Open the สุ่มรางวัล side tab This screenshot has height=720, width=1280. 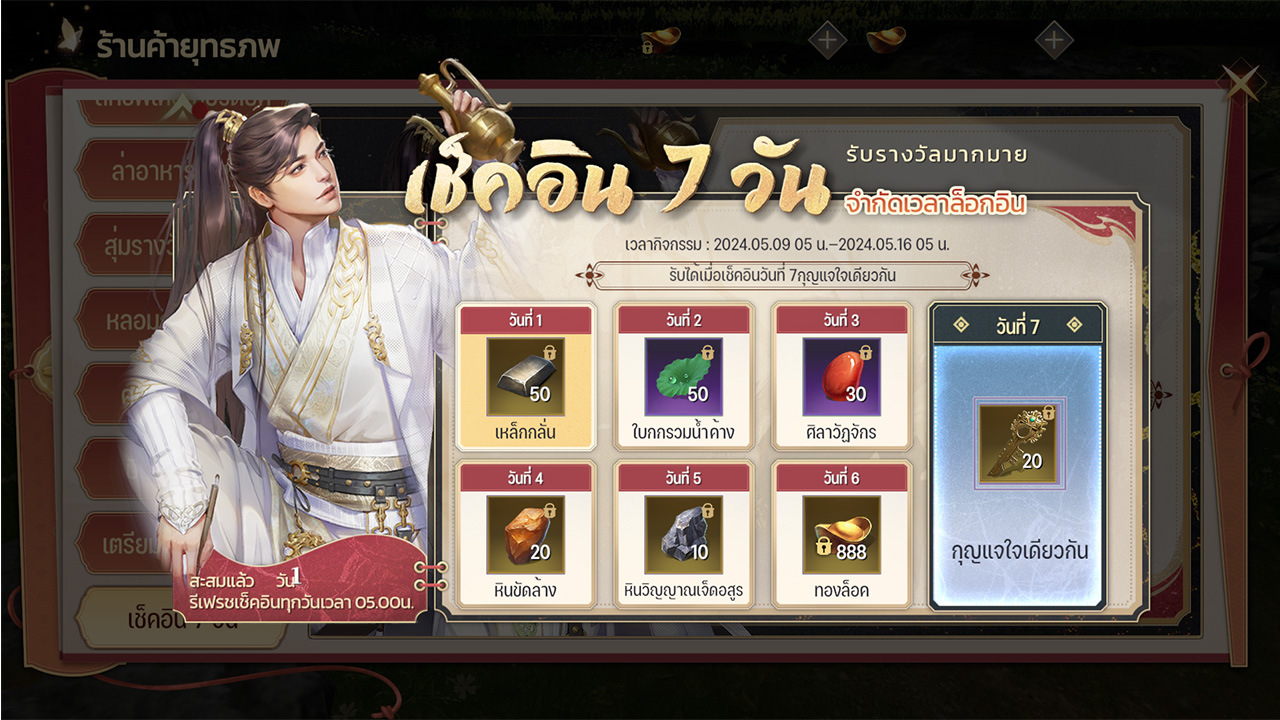tap(140, 245)
